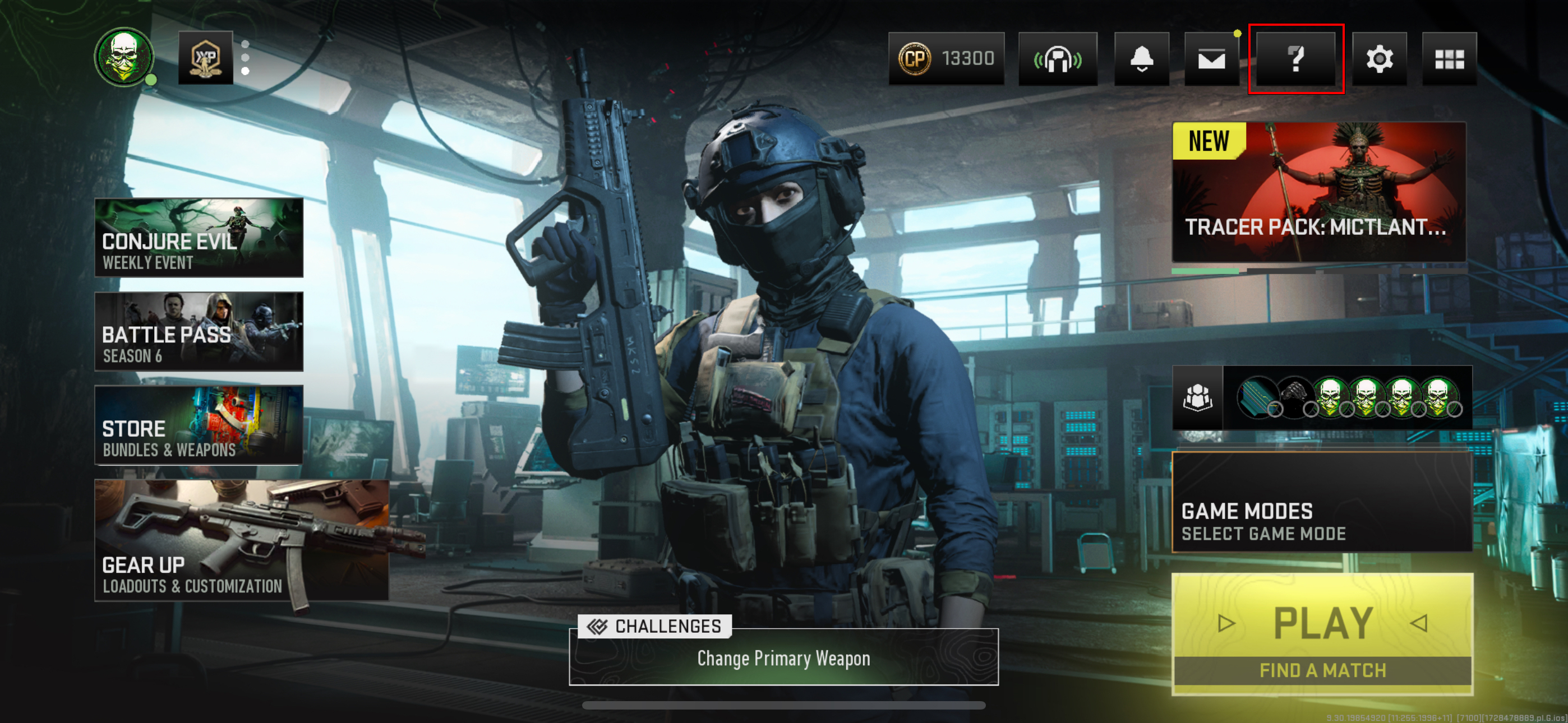Open the Battle Pass Season 6 panel
Viewport: 1568px width, 723px height.
pyautogui.click(x=199, y=331)
